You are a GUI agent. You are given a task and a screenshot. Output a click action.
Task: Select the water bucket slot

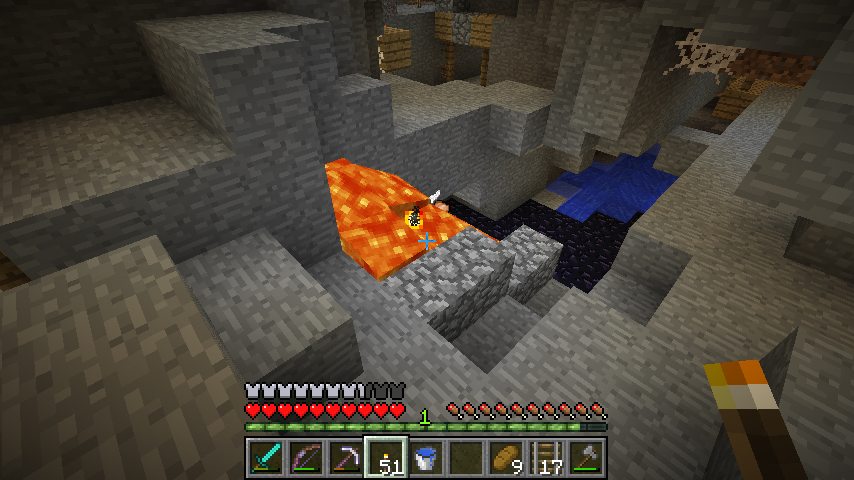[425, 459]
